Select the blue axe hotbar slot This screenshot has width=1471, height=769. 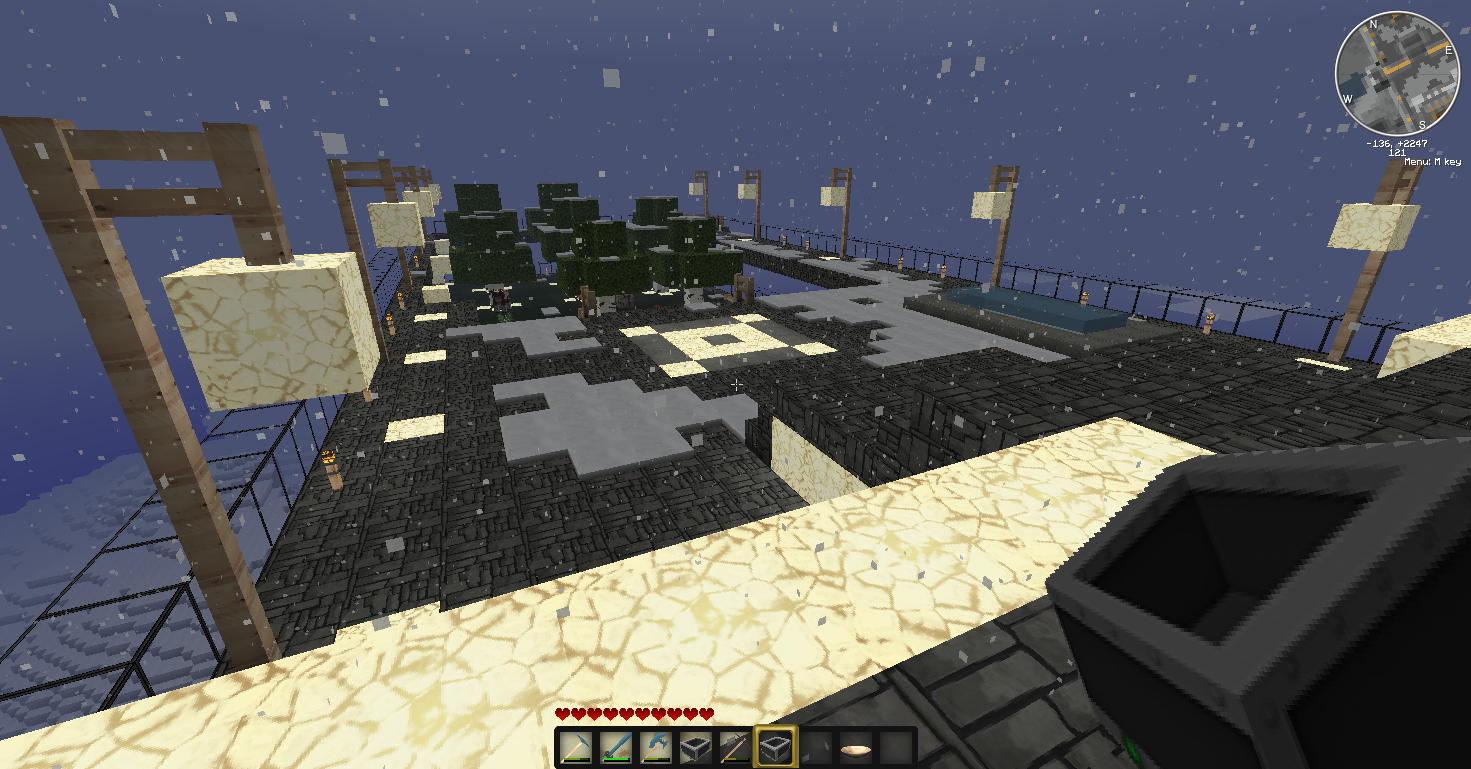coord(656,747)
